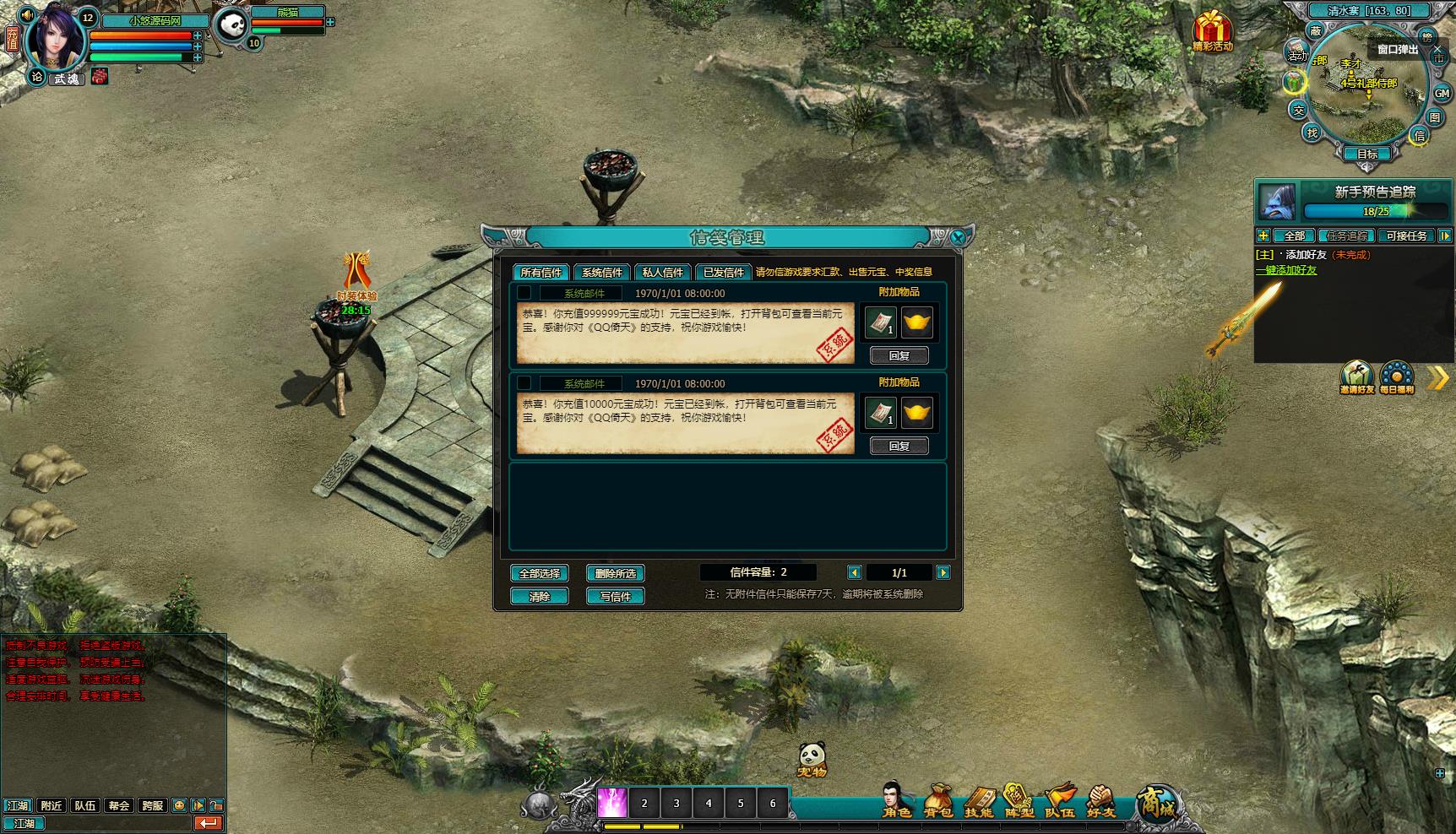Switch quest tracker to 可接任务
This screenshot has width=1456, height=834.
(1406, 236)
